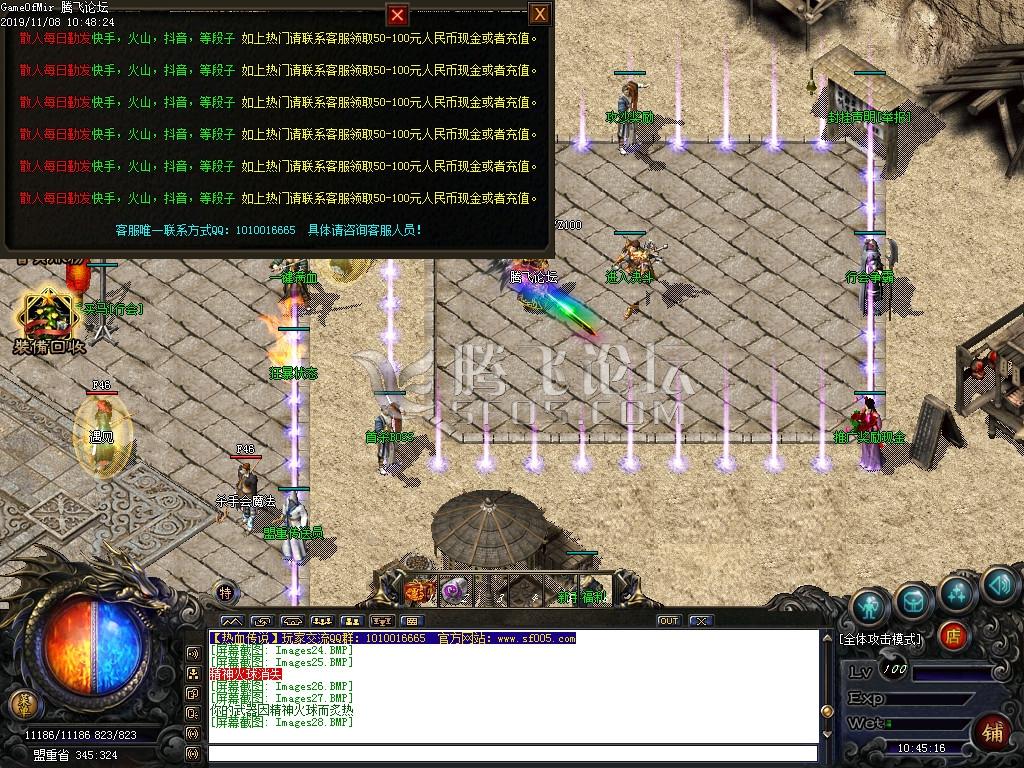Open the skills sparkle icon
Screen dimensions: 1024x768
[957, 591]
